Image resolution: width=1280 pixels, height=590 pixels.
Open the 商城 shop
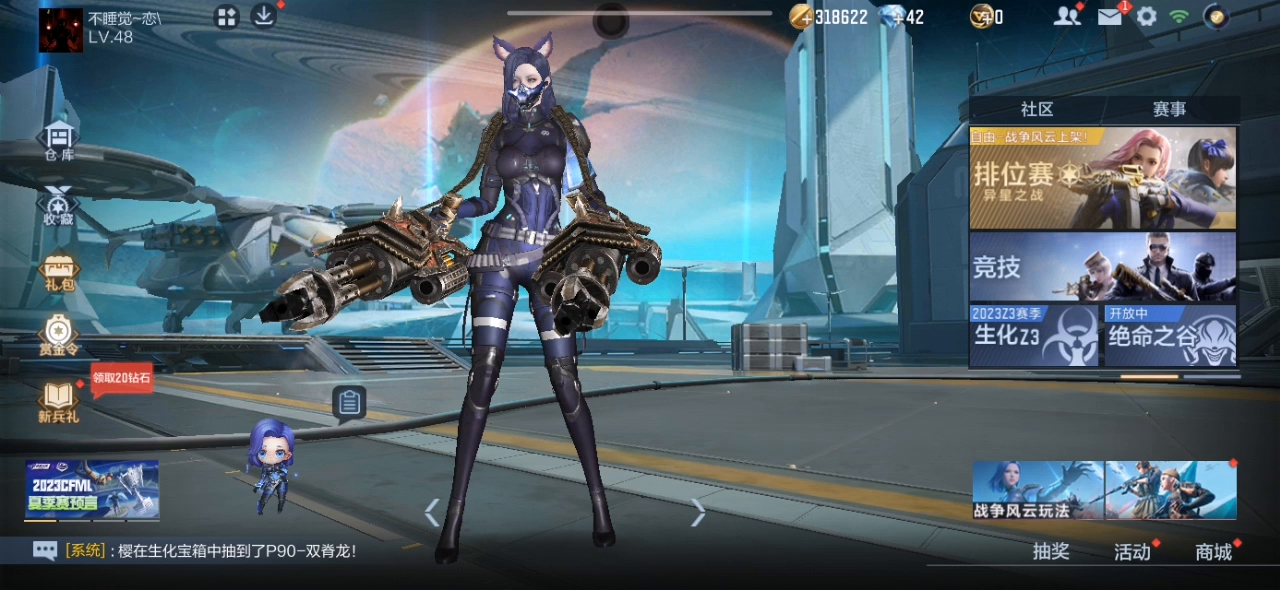[1214, 551]
